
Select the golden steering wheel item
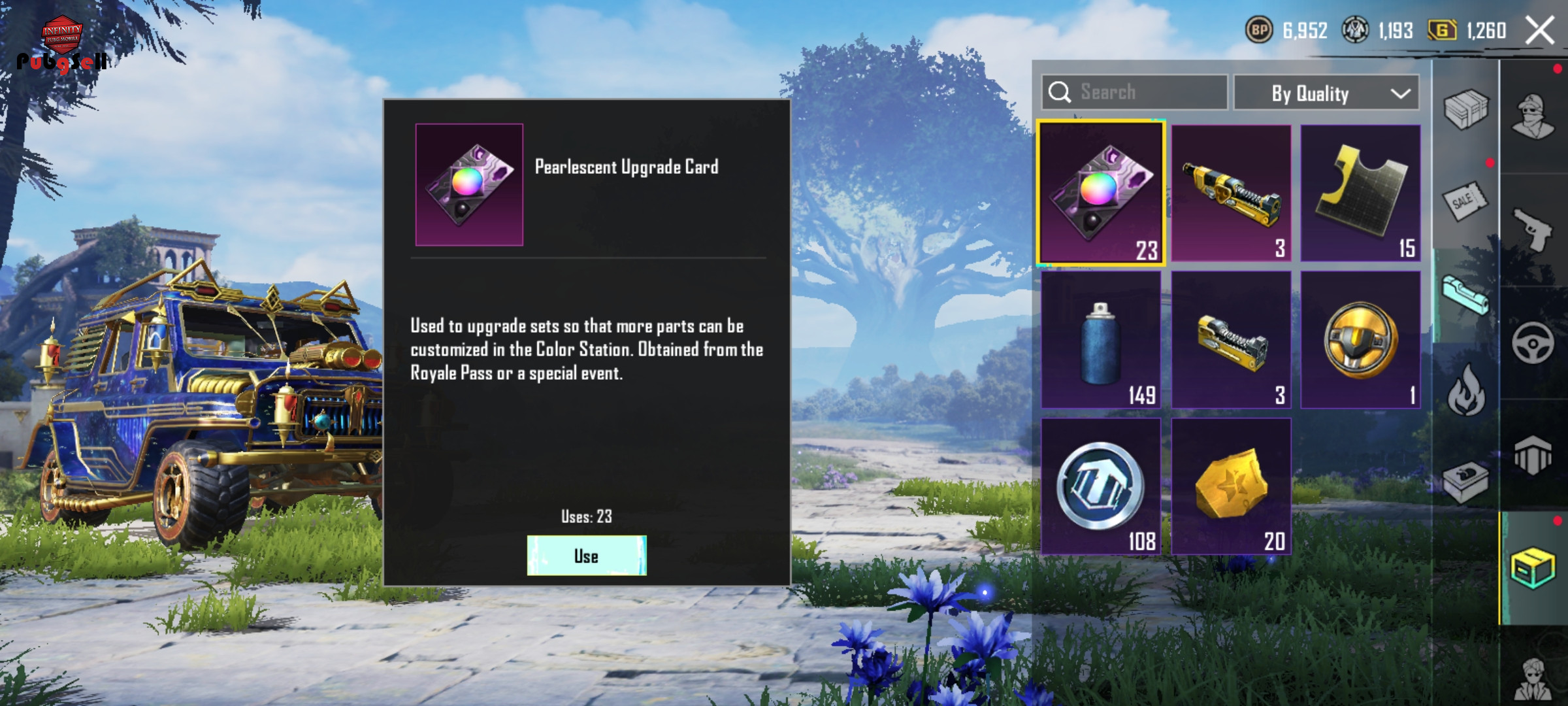1360,340
